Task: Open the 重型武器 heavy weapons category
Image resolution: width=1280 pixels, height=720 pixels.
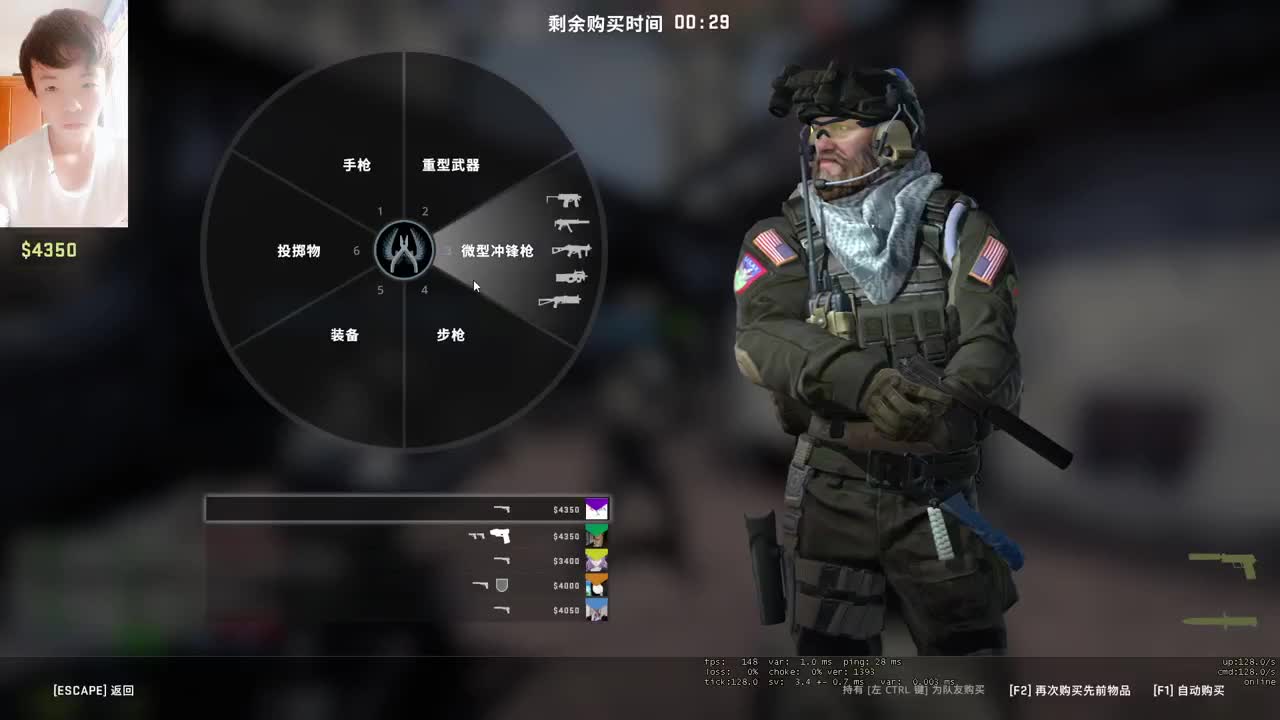Action: click(x=453, y=166)
